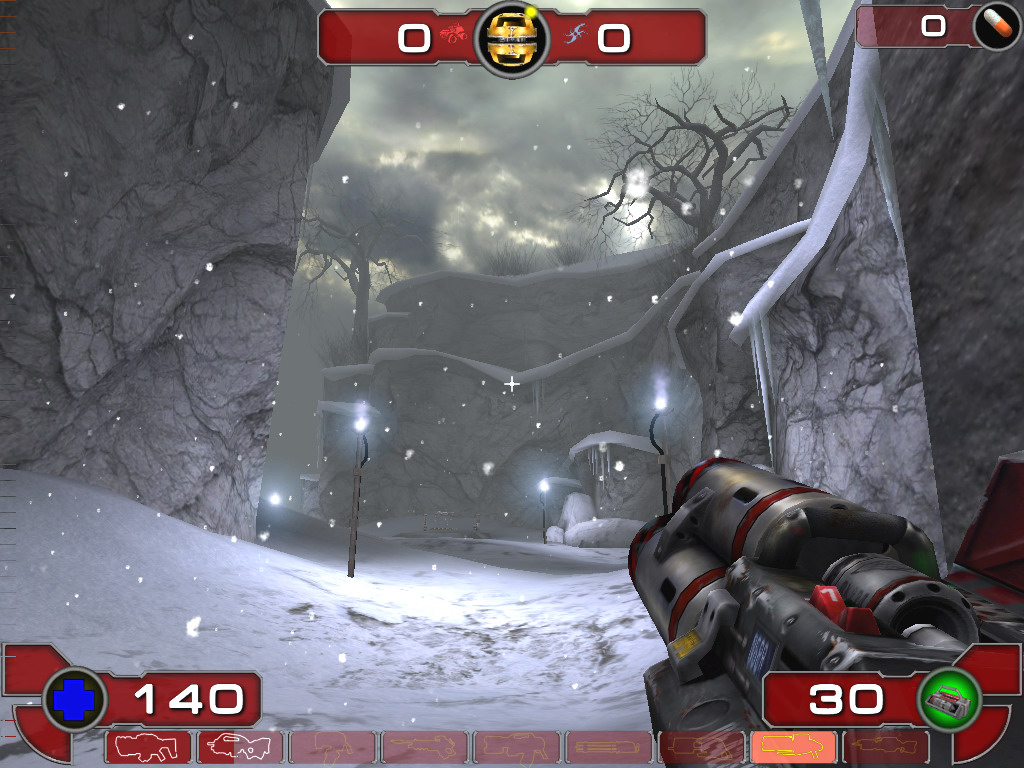
Task: Click the red team emblem
Action: coord(454,36)
